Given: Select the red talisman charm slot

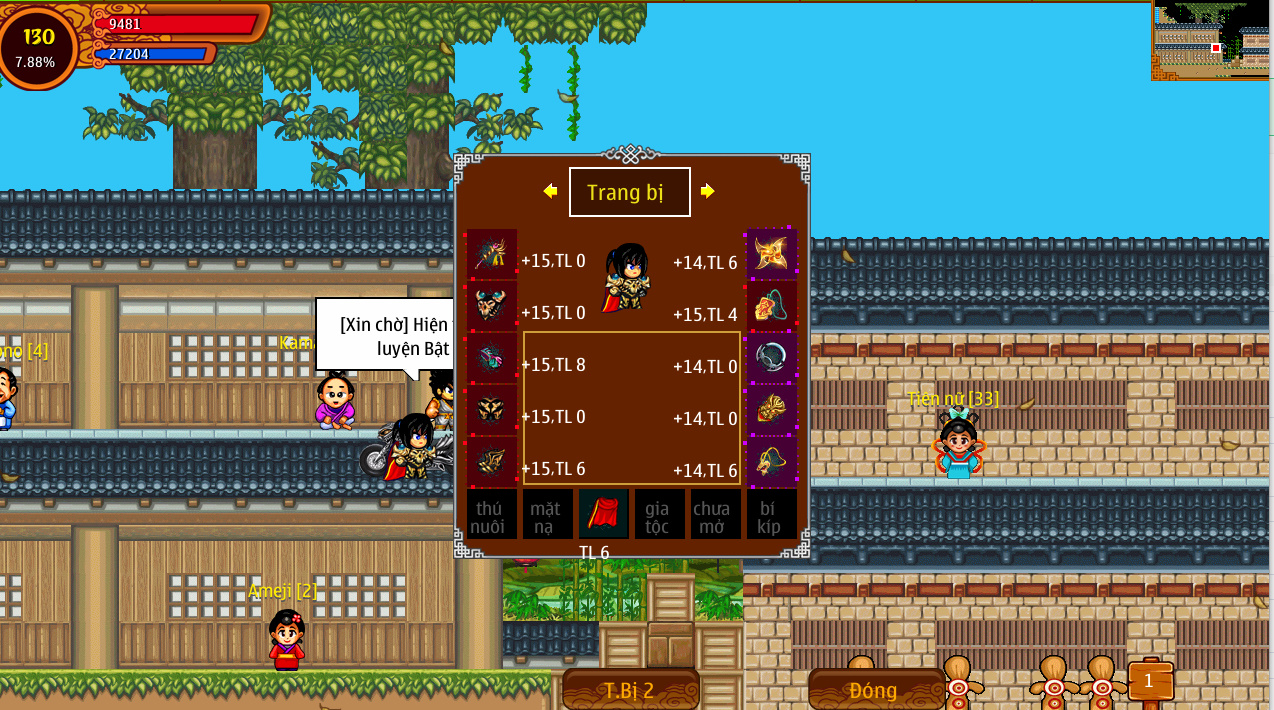Looking at the screenshot, I should tap(772, 306).
